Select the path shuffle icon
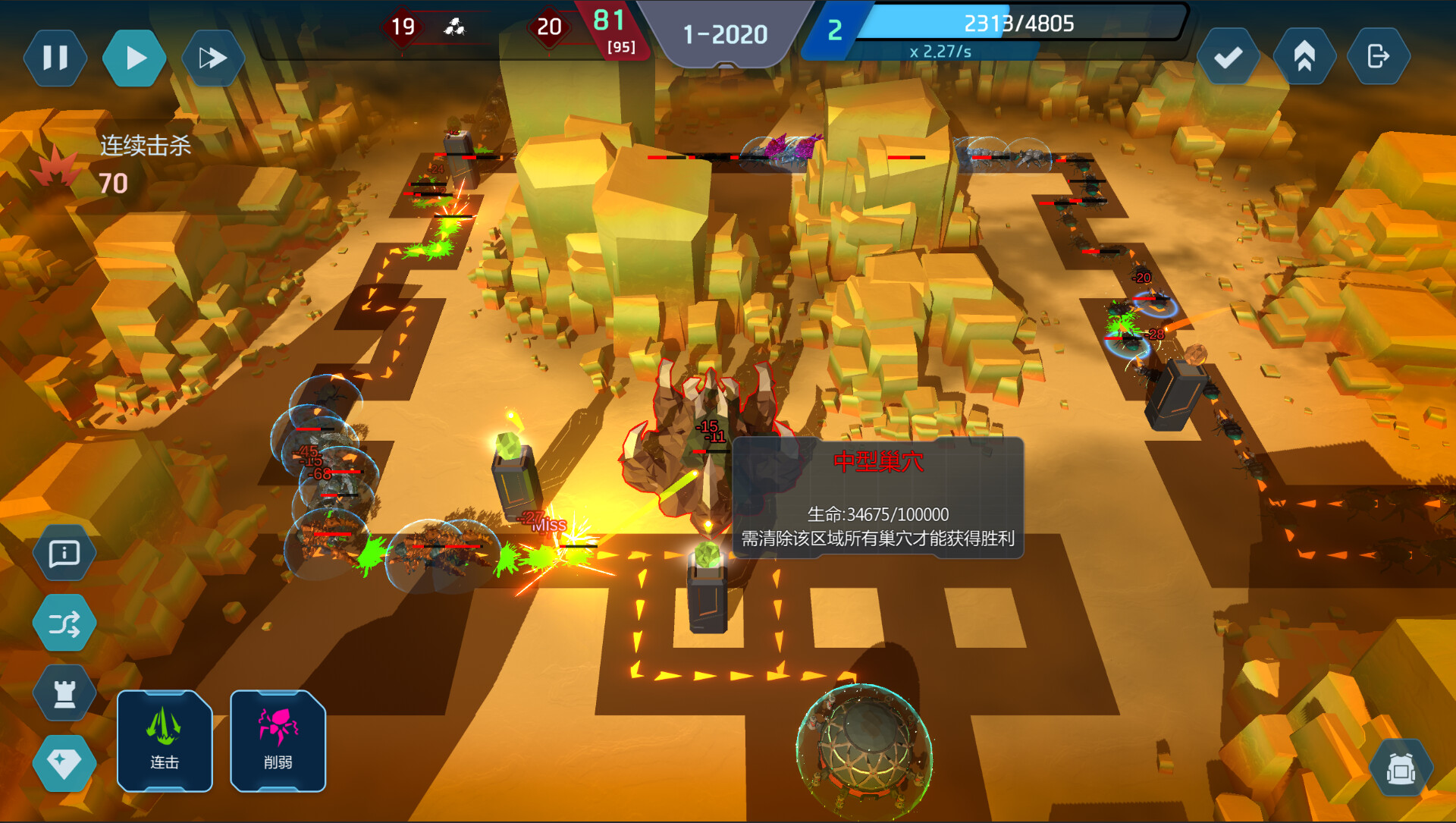 click(64, 623)
